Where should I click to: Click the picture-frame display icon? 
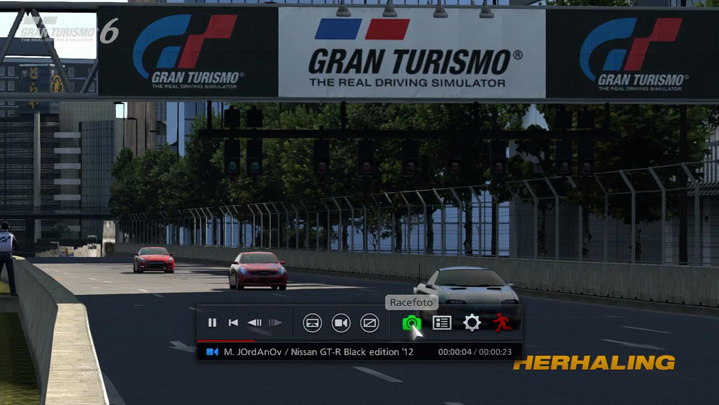click(312, 323)
